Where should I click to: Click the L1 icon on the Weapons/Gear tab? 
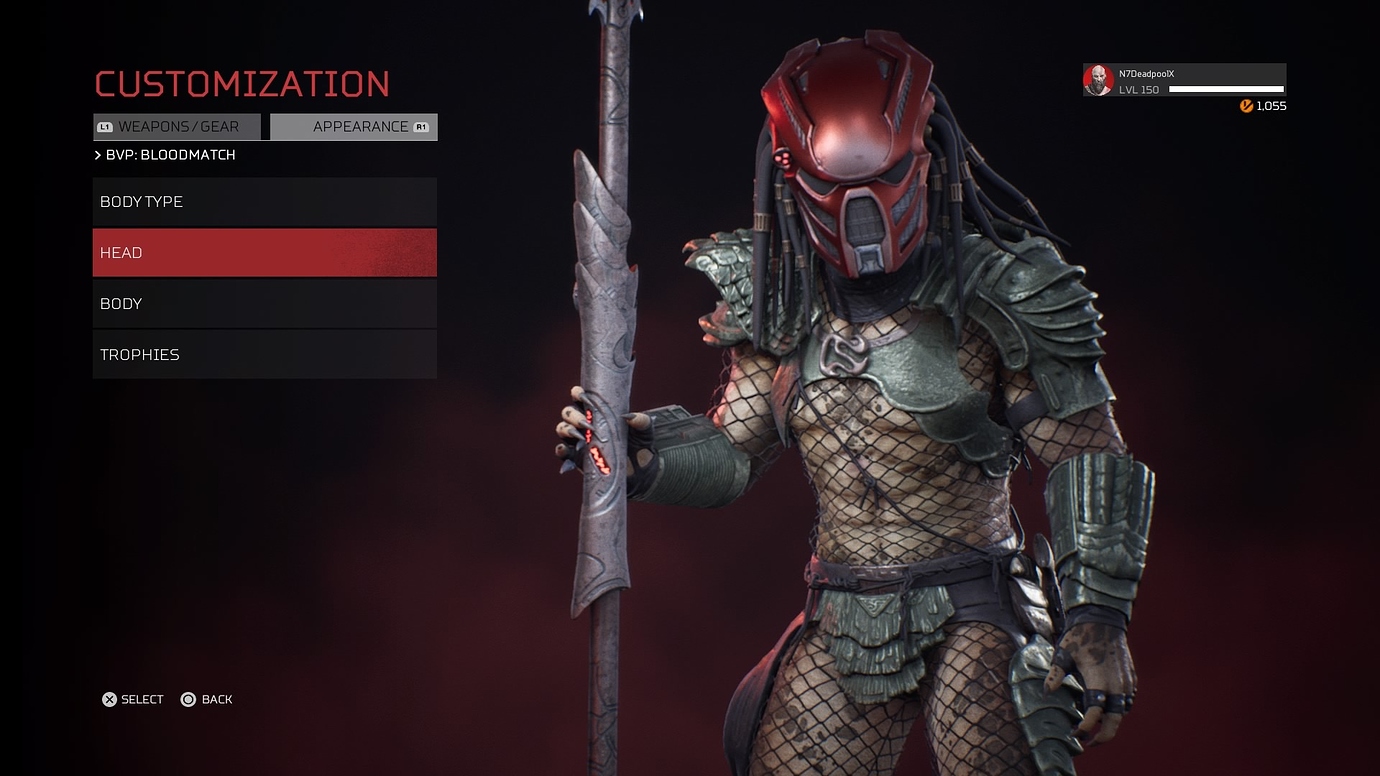tap(105, 126)
